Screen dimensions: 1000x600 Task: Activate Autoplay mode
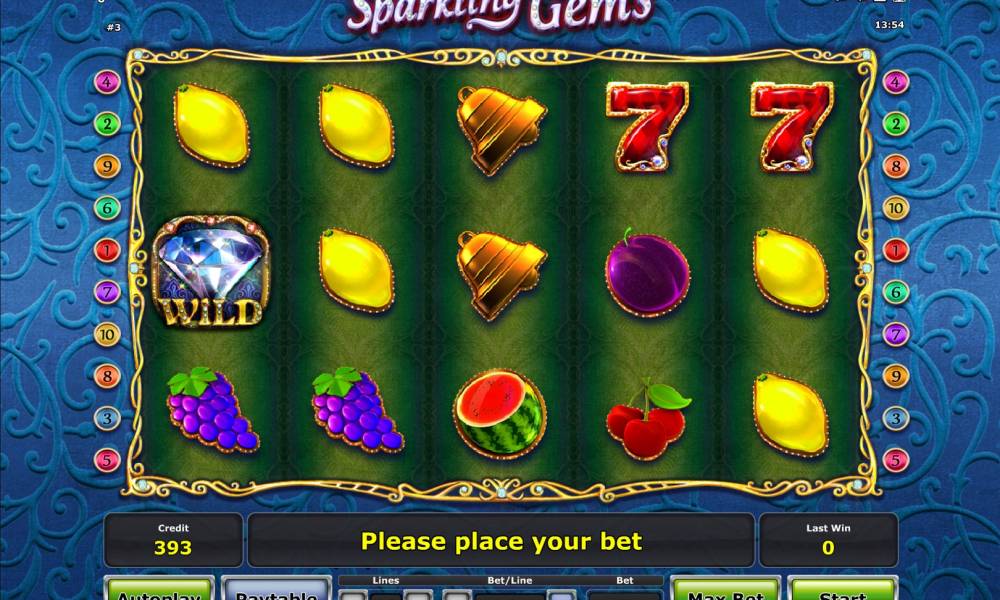pyautogui.click(x=160, y=590)
